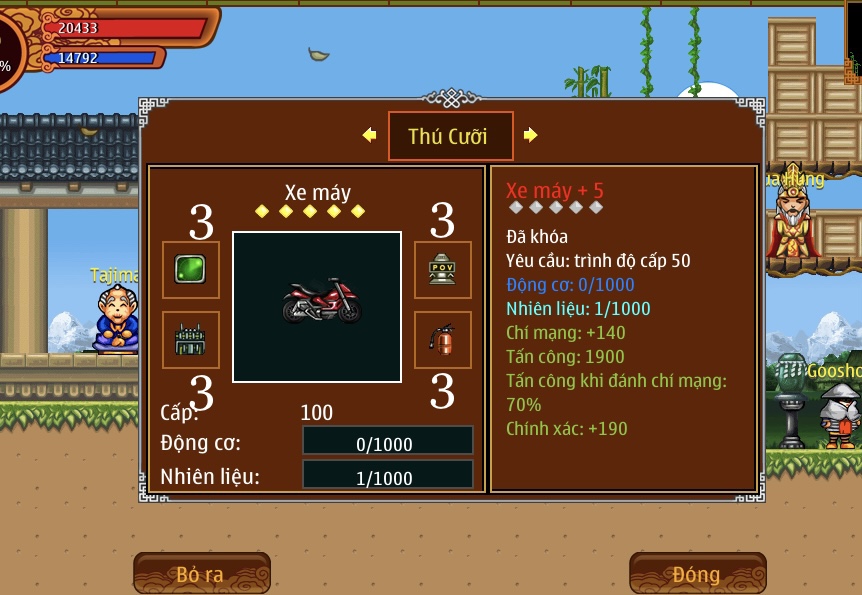
Task: Select the POV lantern mount slot
Action: pos(443,270)
